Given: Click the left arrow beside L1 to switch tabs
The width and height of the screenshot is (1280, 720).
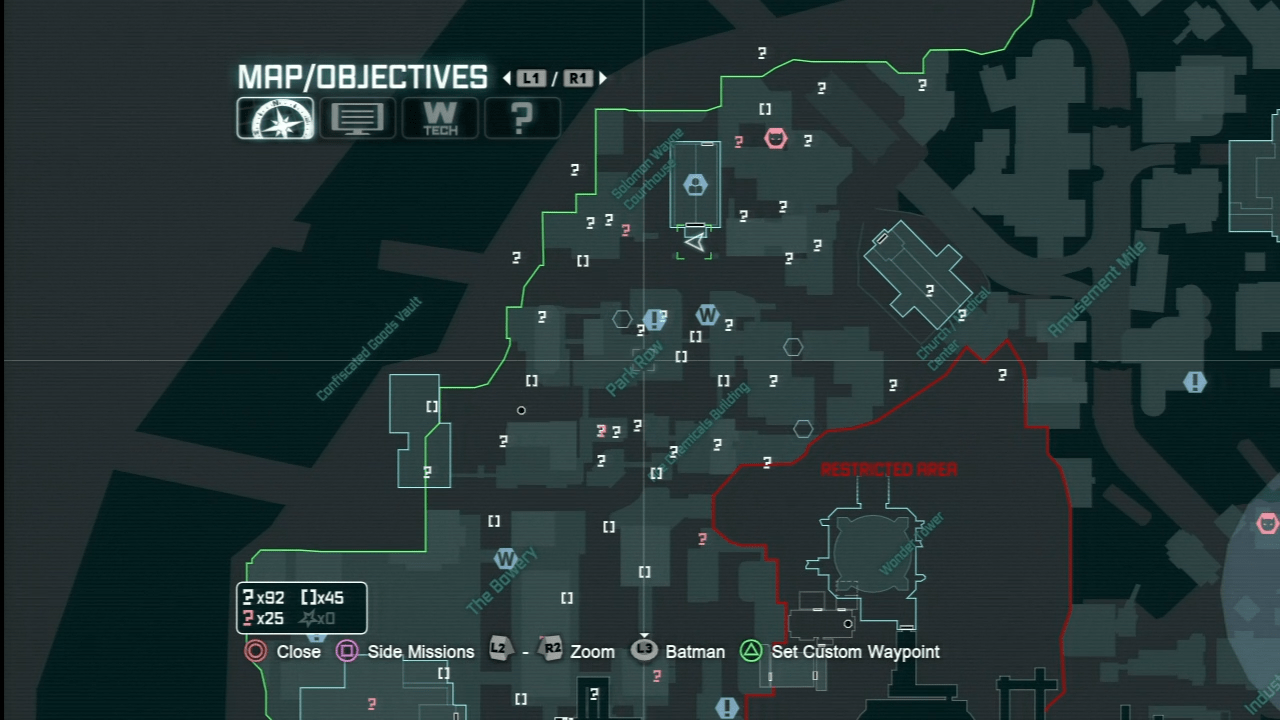Looking at the screenshot, I should [505, 78].
